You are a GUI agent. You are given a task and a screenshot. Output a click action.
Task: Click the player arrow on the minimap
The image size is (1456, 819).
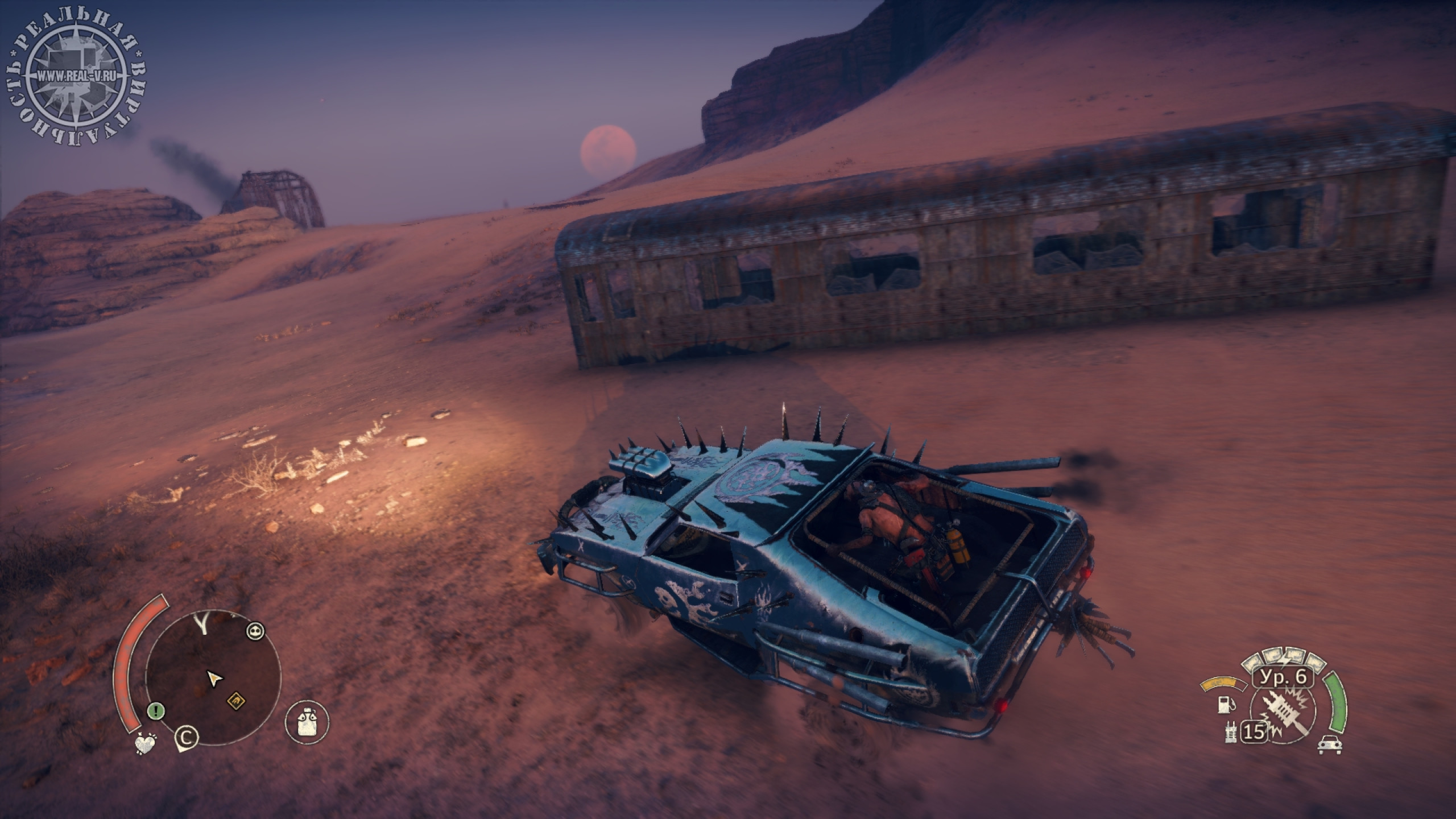click(214, 678)
